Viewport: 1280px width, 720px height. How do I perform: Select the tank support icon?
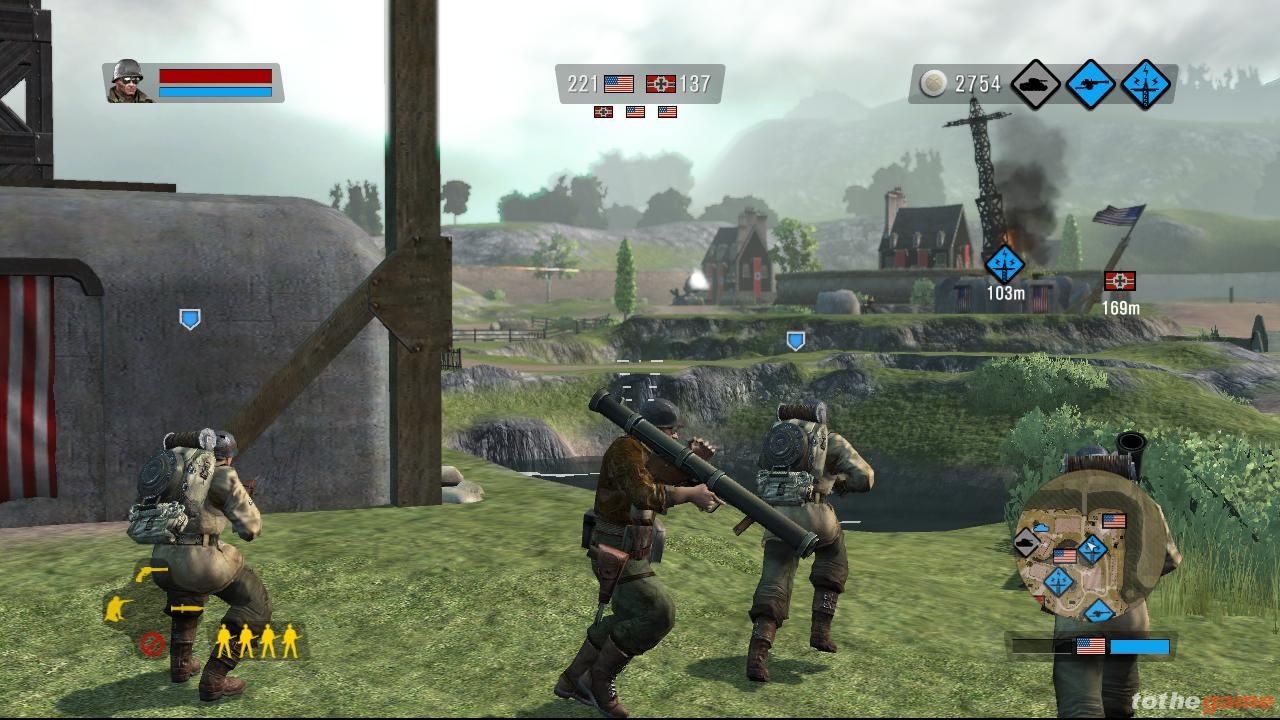(x=1035, y=84)
